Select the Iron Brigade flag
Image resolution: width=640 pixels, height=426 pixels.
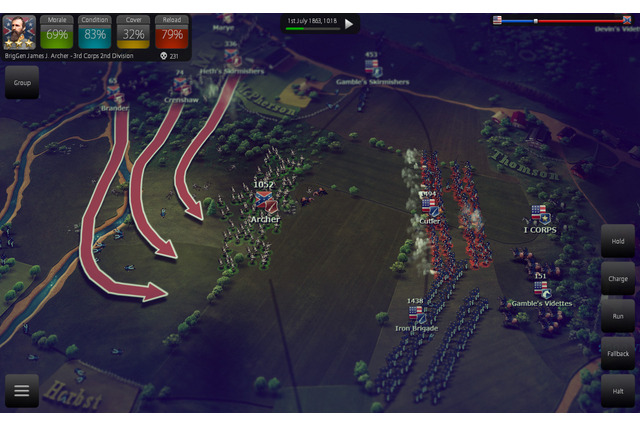pos(416,313)
